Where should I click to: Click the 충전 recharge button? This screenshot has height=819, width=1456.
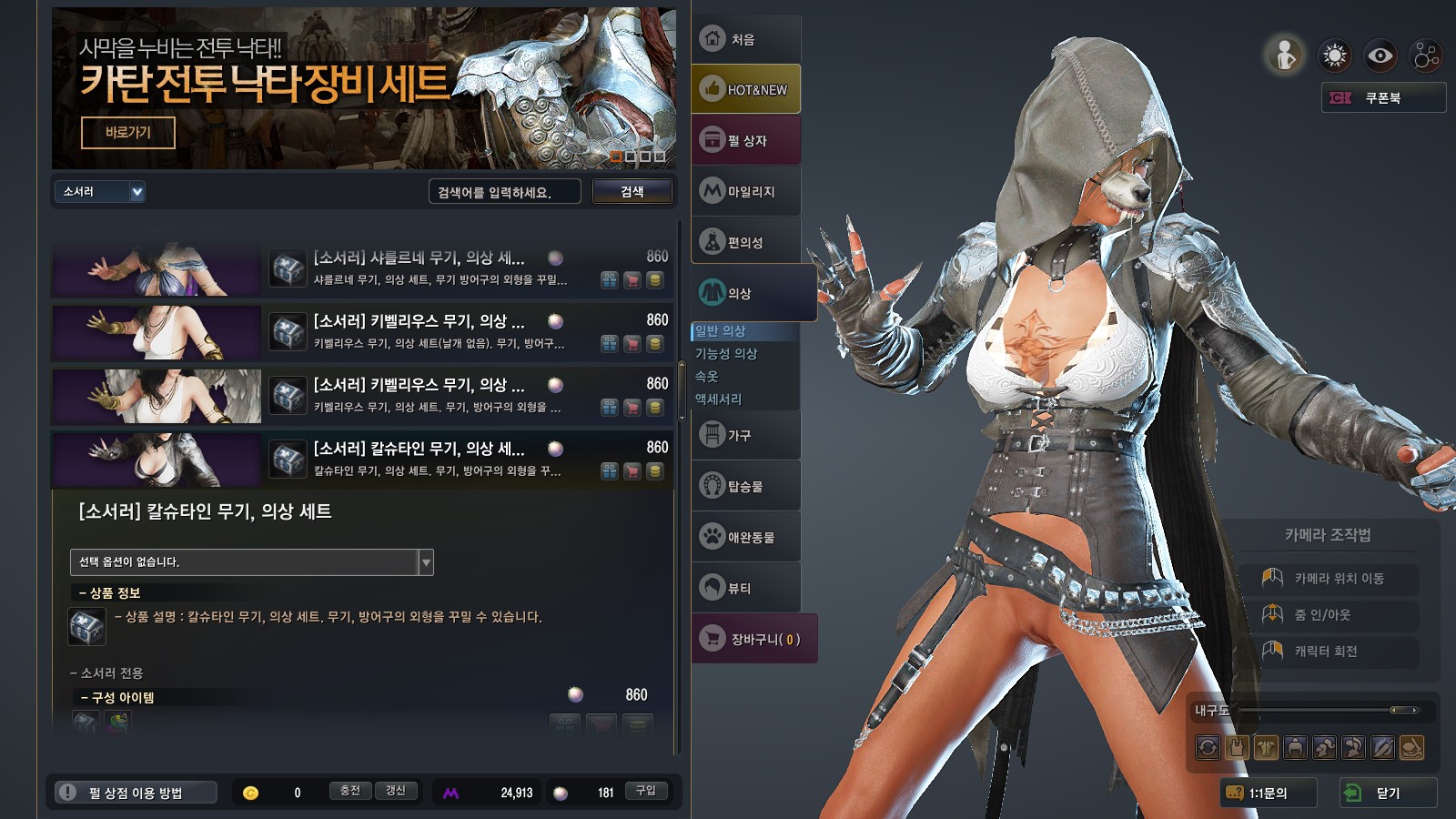[x=350, y=792]
